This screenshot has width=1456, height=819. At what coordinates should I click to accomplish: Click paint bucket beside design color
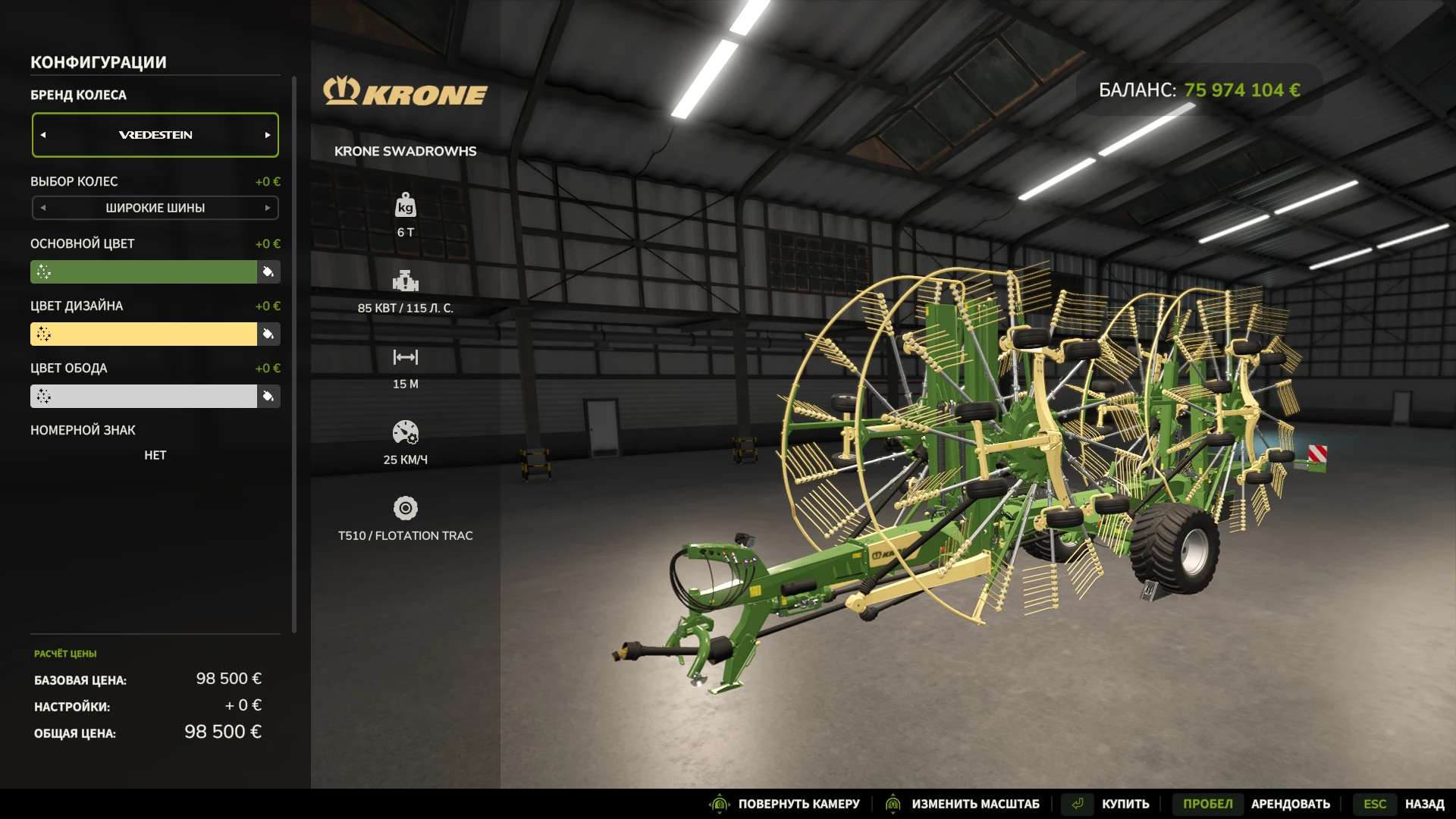(x=268, y=334)
